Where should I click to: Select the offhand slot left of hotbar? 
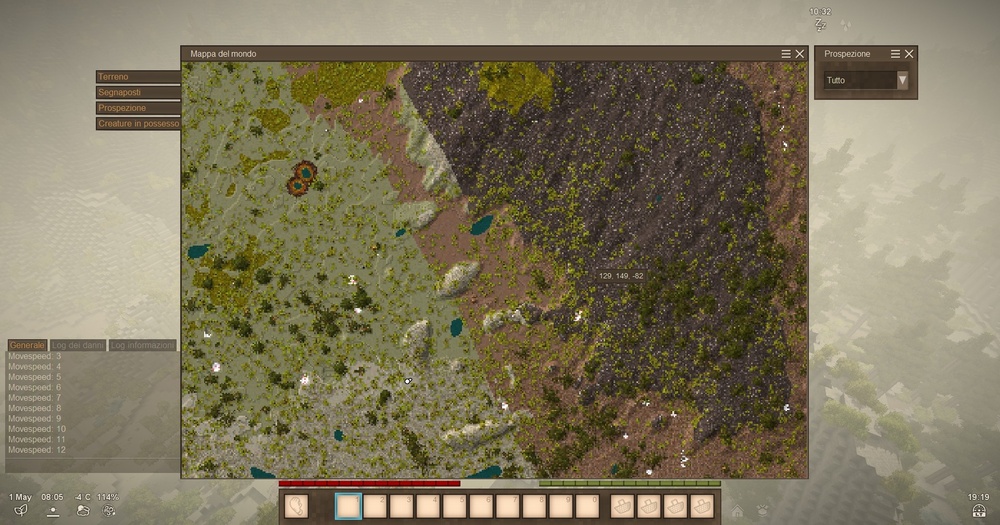[296, 506]
